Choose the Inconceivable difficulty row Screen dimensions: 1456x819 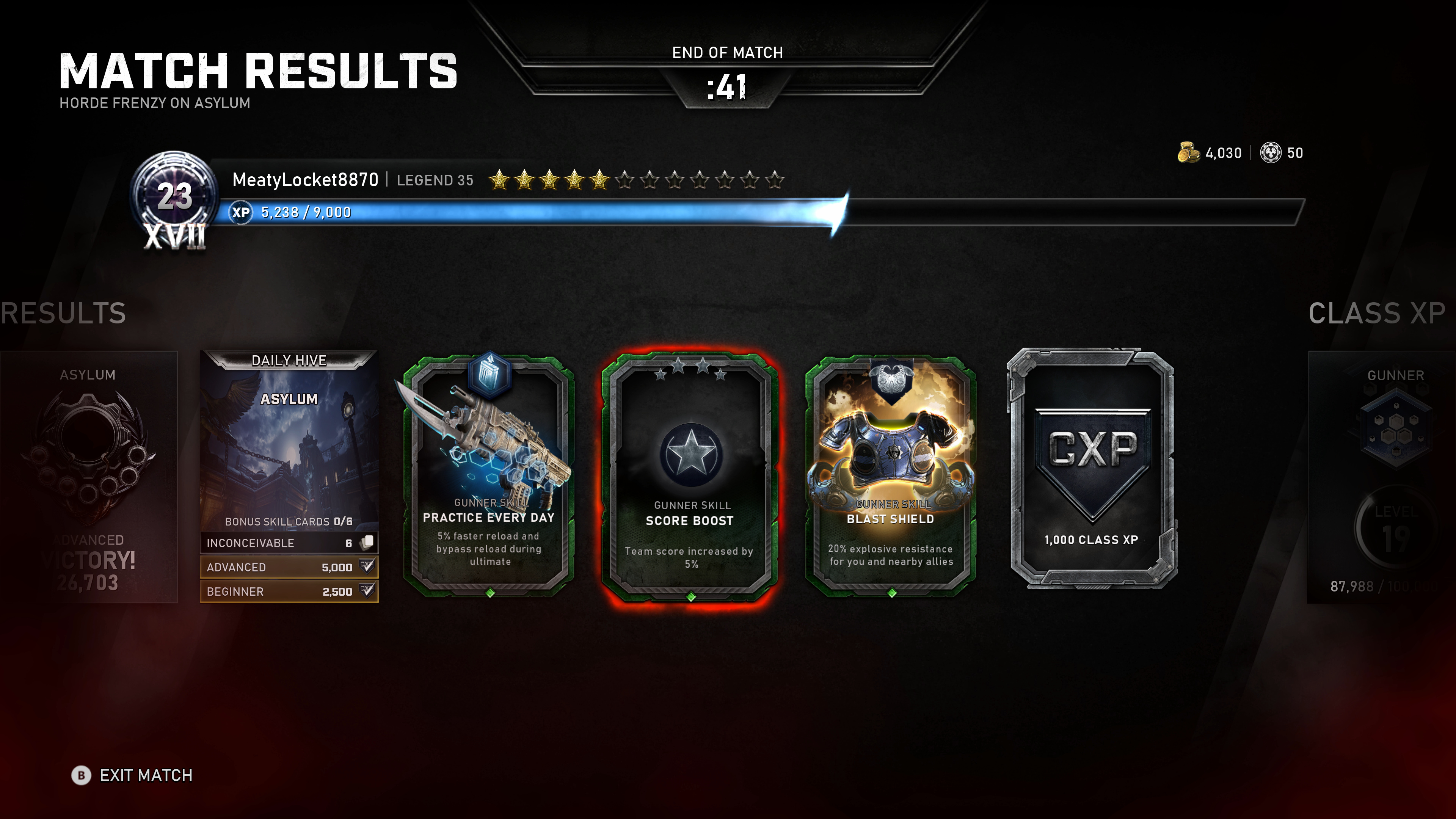coord(289,543)
